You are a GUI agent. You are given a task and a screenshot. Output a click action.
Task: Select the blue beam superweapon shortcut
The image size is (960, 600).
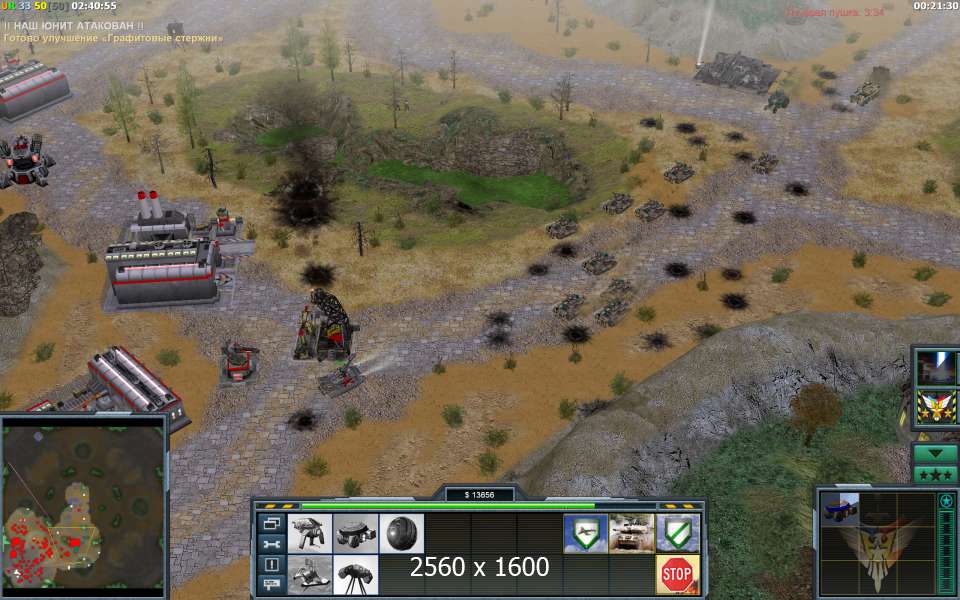point(938,367)
